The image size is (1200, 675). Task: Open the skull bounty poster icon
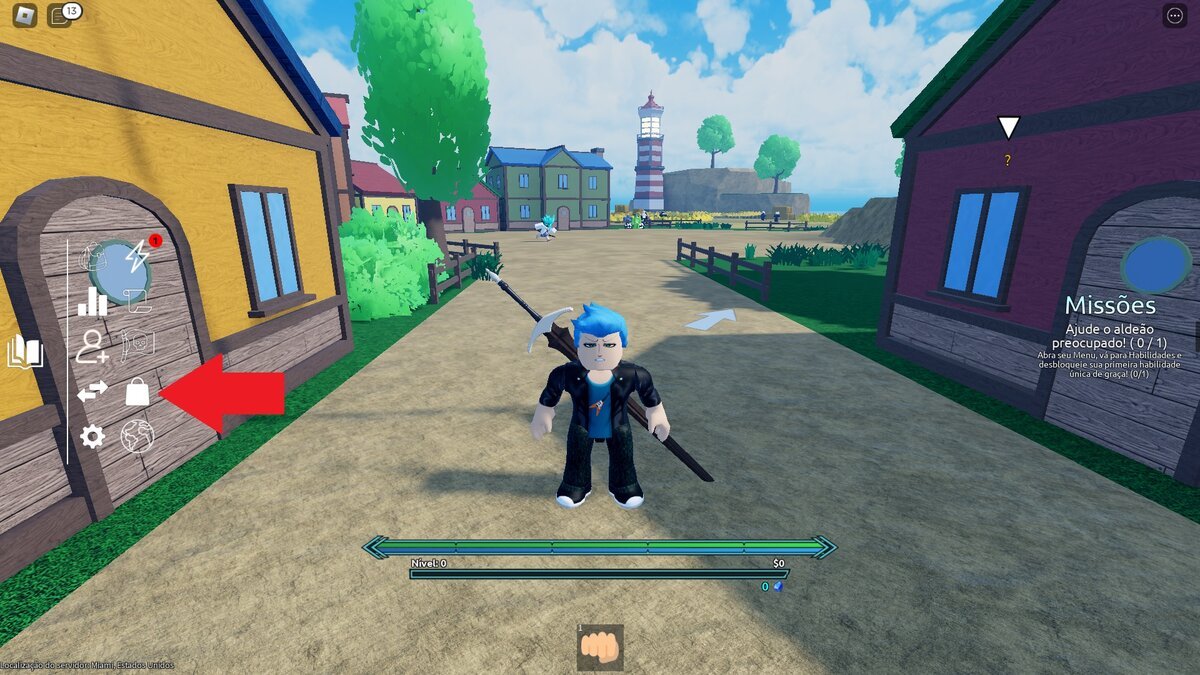point(137,345)
